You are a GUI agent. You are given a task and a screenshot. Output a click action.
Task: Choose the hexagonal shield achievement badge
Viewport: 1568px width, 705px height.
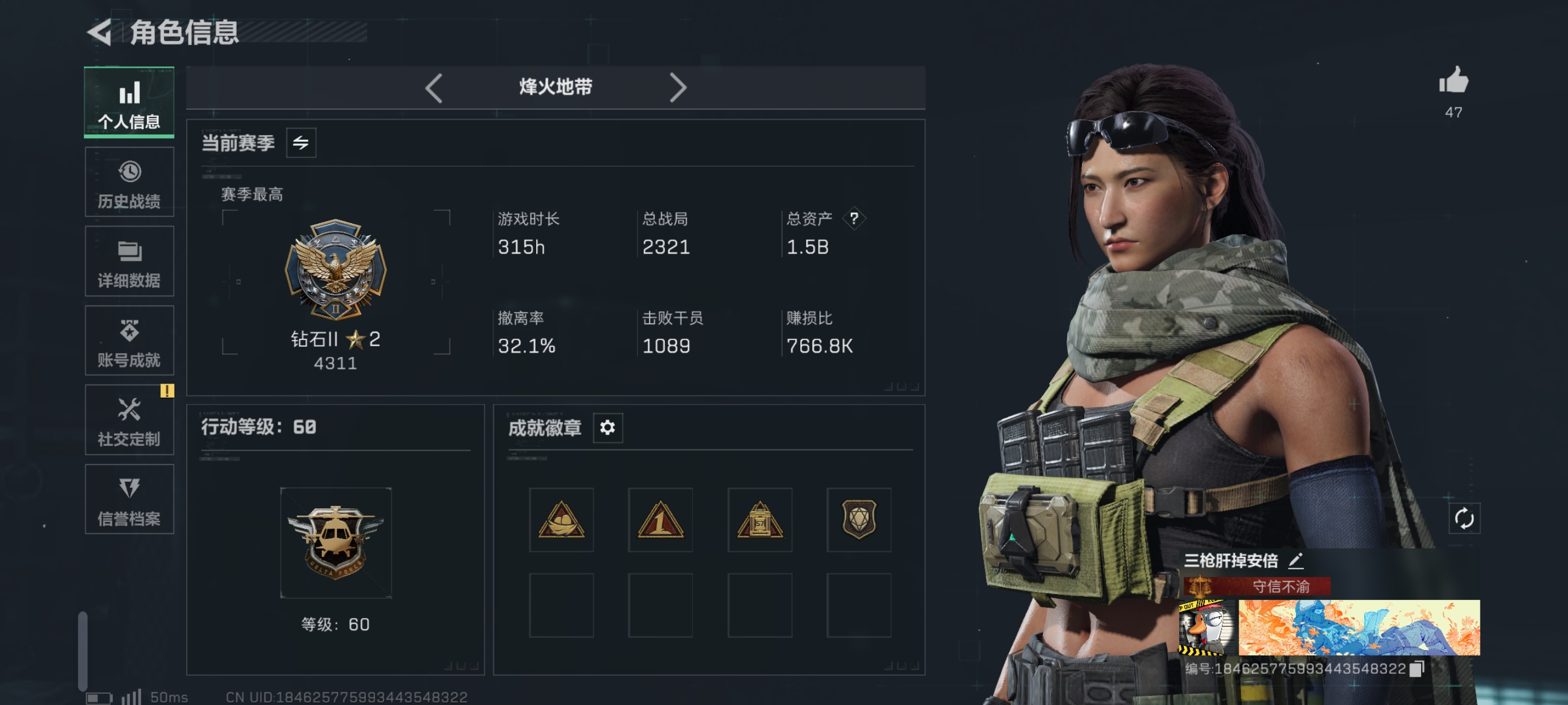[x=859, y=520]
